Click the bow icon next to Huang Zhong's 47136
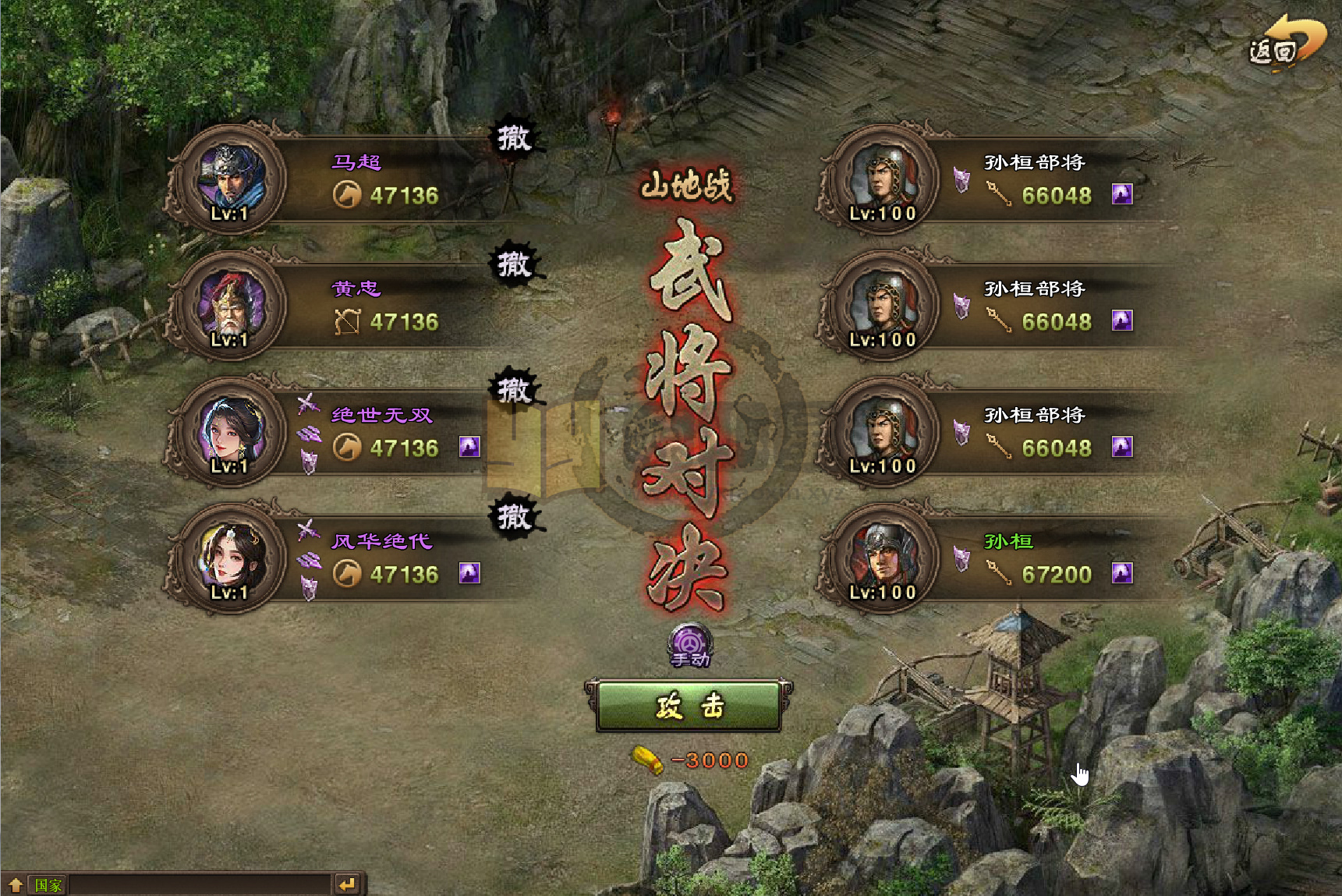 (x=350, y=321)
